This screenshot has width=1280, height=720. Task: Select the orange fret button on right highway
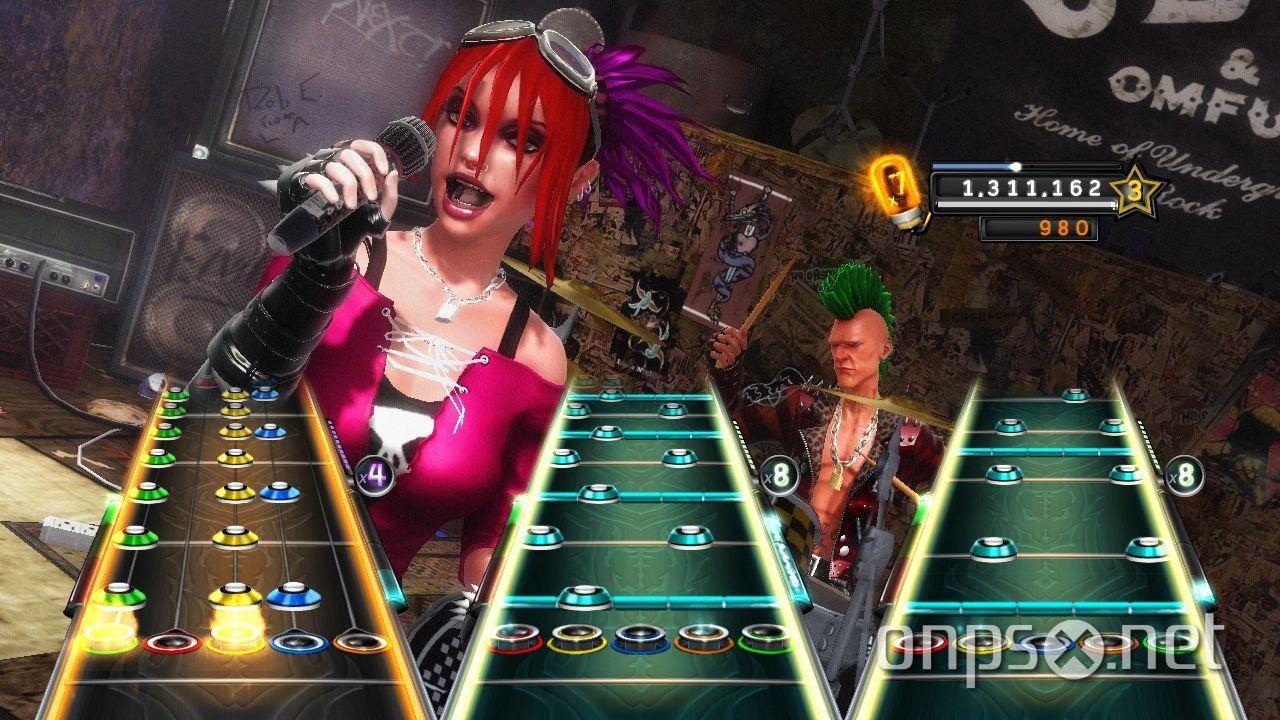1106,642
